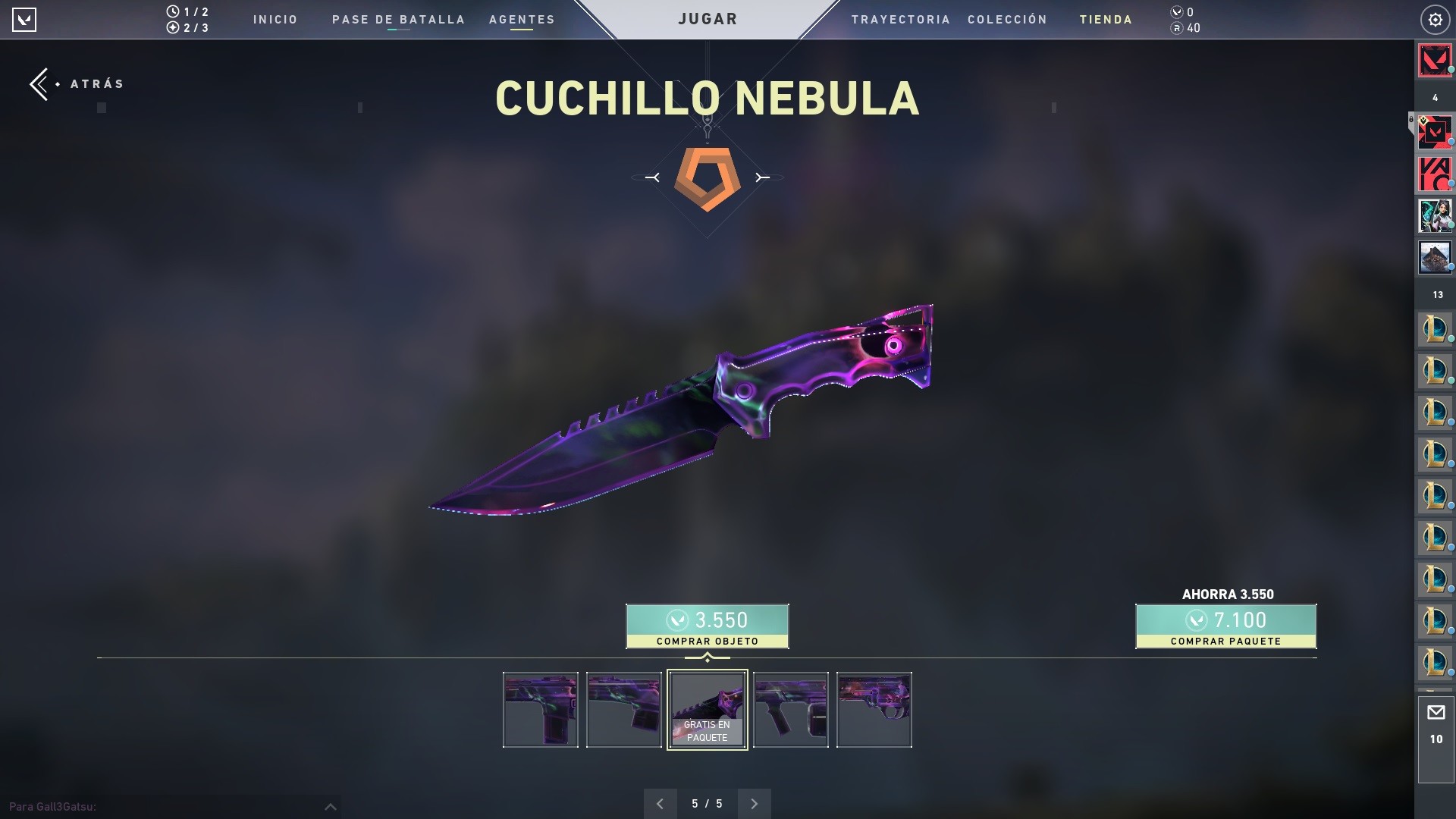Go back using the ATRÁS button
The width and height of the screenshot is (1456, 819).
point(76,83)
